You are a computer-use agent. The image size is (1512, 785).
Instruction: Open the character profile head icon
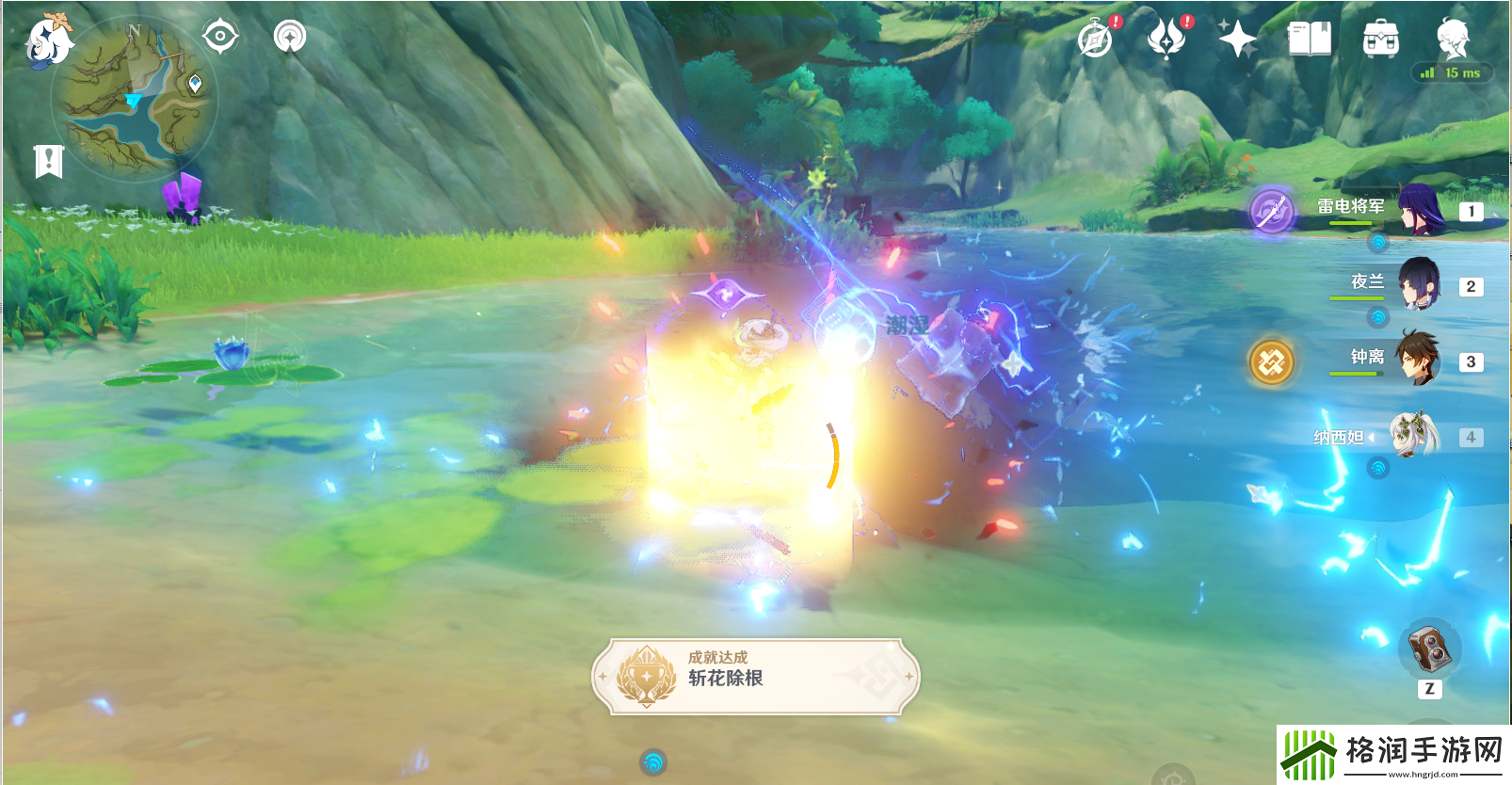click(x=1452, y=38)
